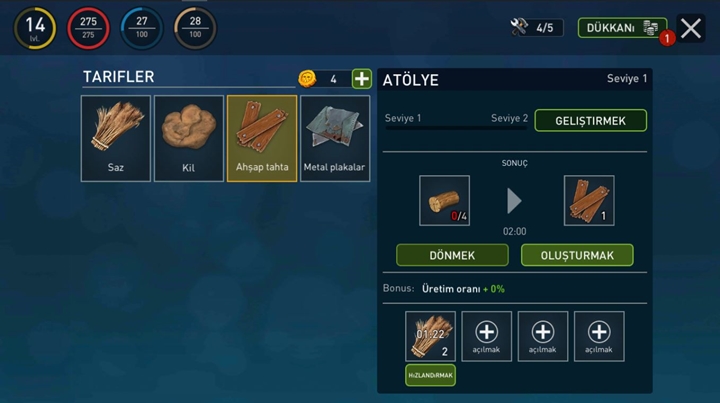The width and height of the screenshot is (720, 403).
Task: Click the wood log ingredient slot
Action: 445,200
